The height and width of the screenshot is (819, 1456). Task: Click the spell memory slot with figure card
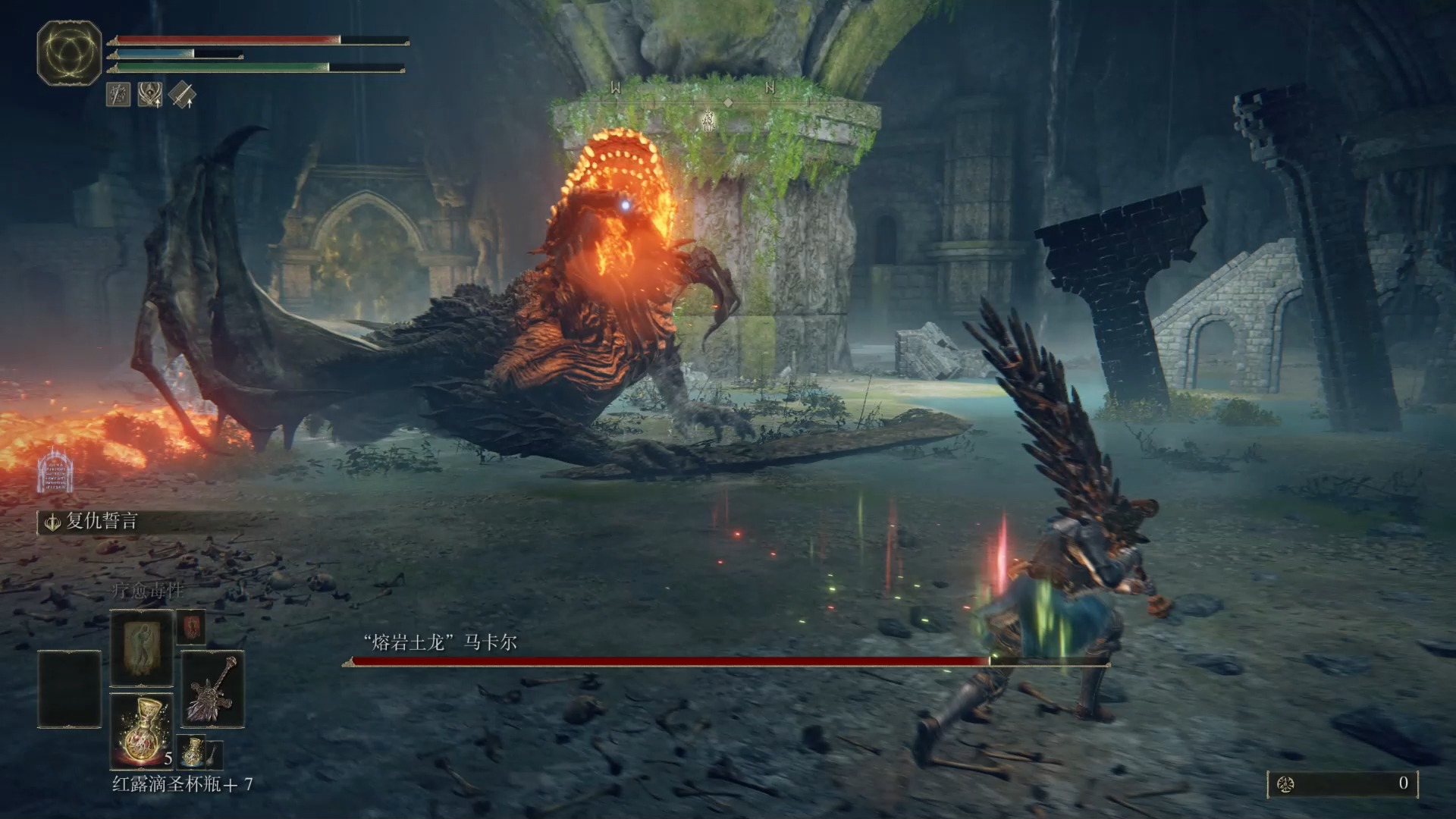coord(142,647)
